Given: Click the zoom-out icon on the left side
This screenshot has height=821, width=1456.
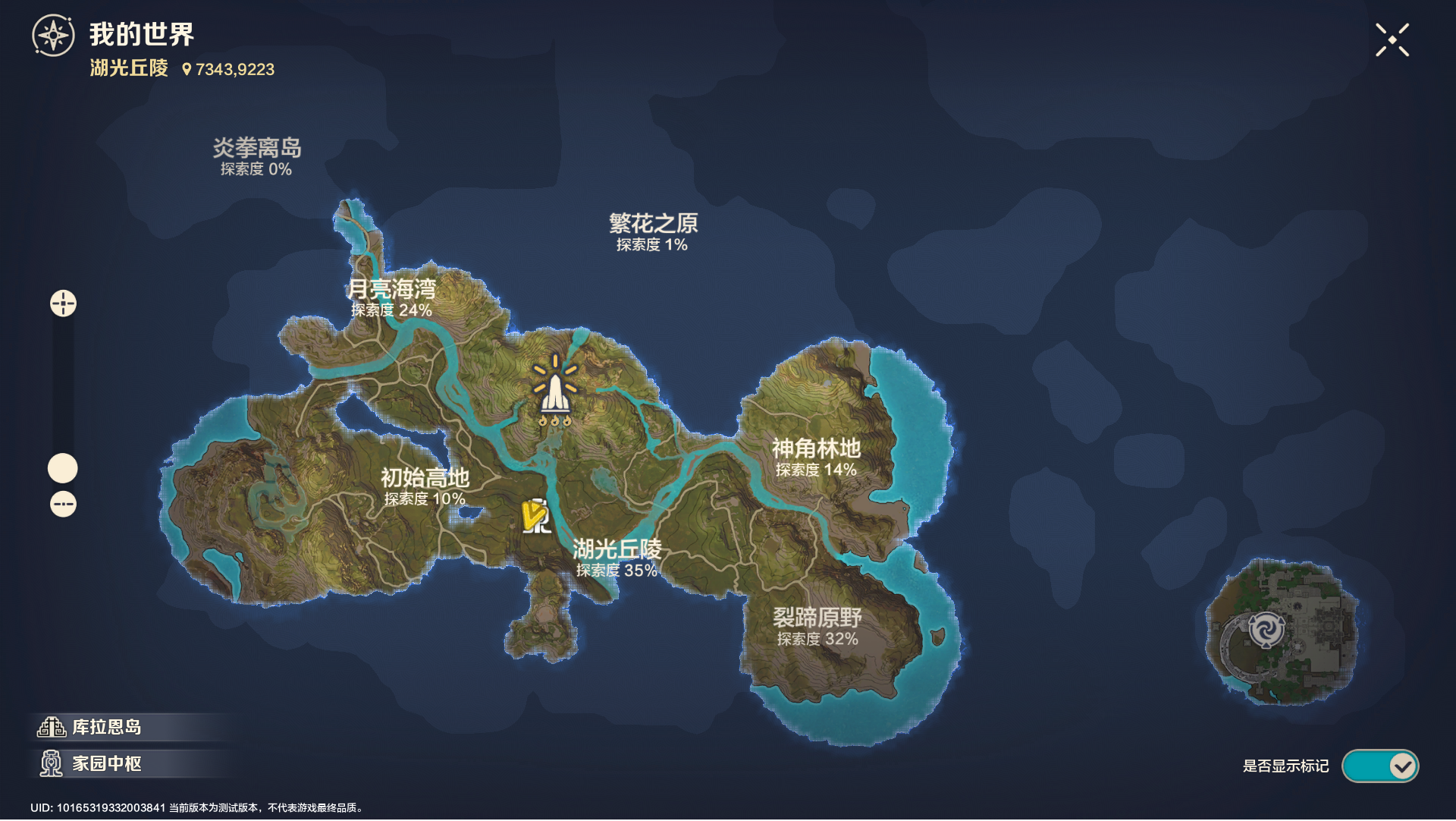Looking at the screenshot, I should tap(63, 502).
